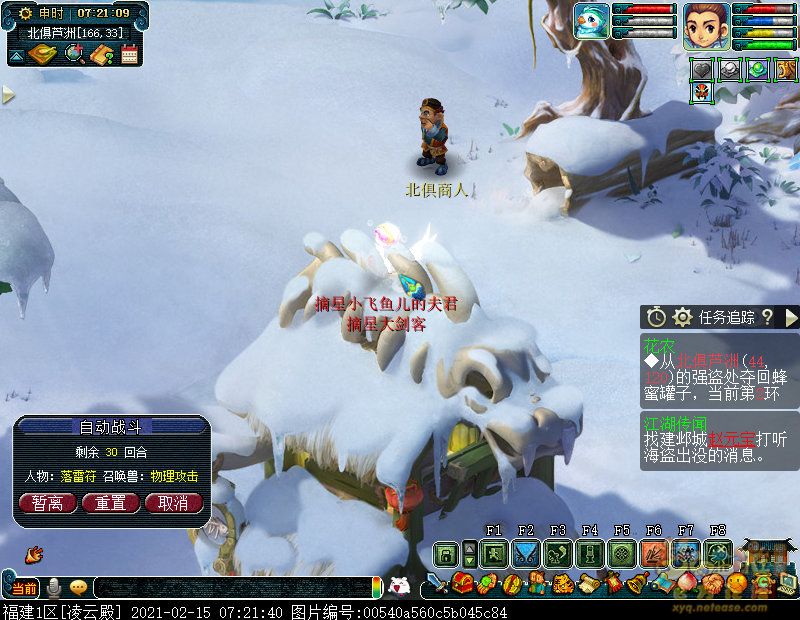Open the blue bird pet portrait
800x620 pixels.
click(x=592, y=22)
